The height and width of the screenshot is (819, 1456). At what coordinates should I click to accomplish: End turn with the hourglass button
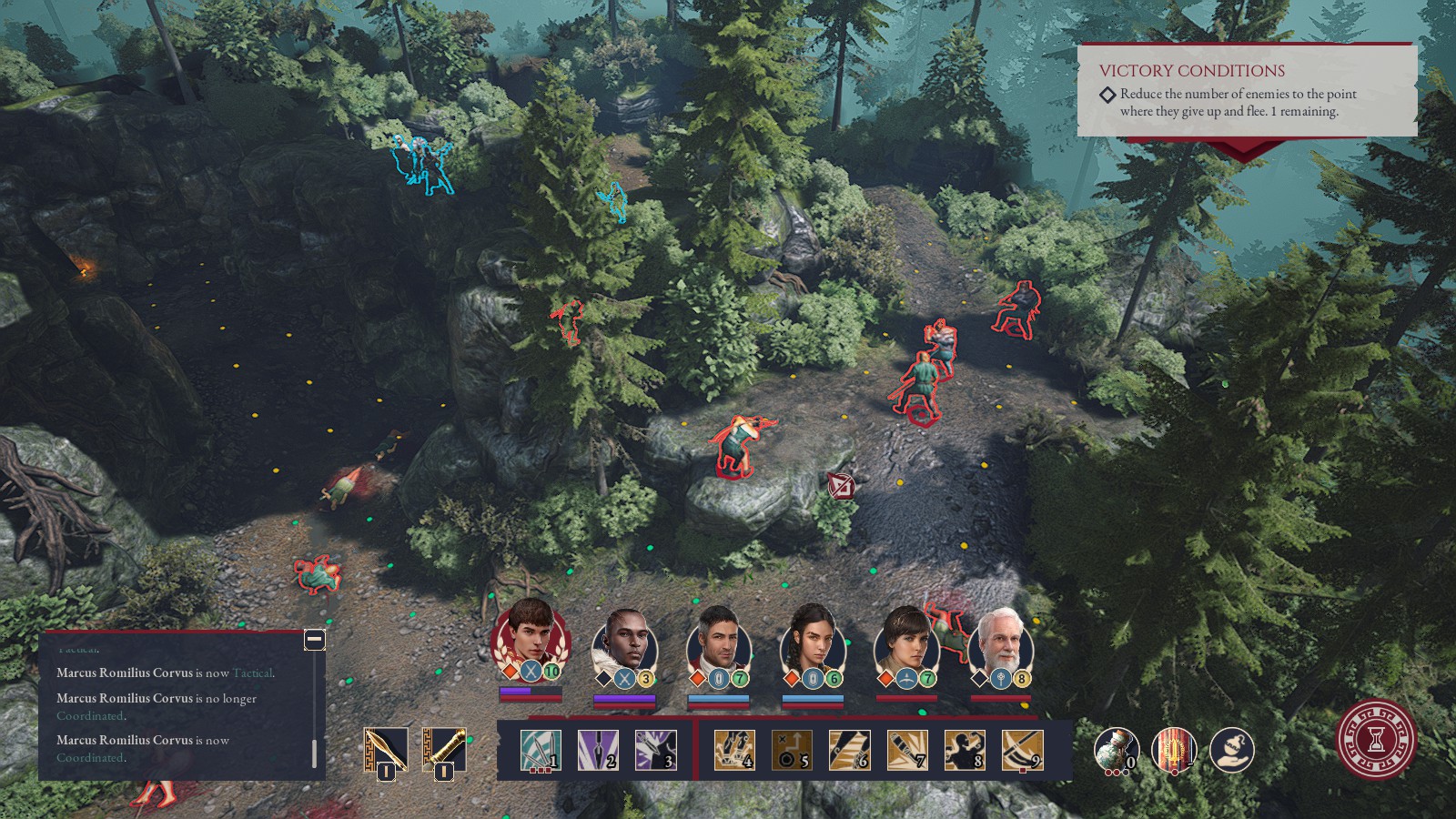pos(1377,739)
